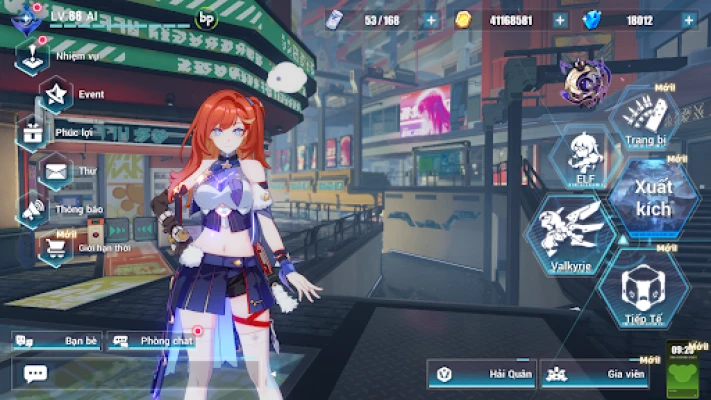Start a sortie with Xuất kích
The height and width of the screenshot is (400, 711).
pos(651,195)
